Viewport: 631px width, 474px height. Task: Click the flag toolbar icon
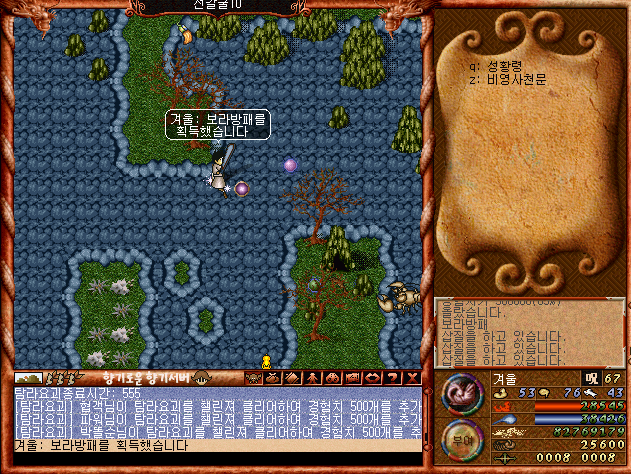[353, 378]
